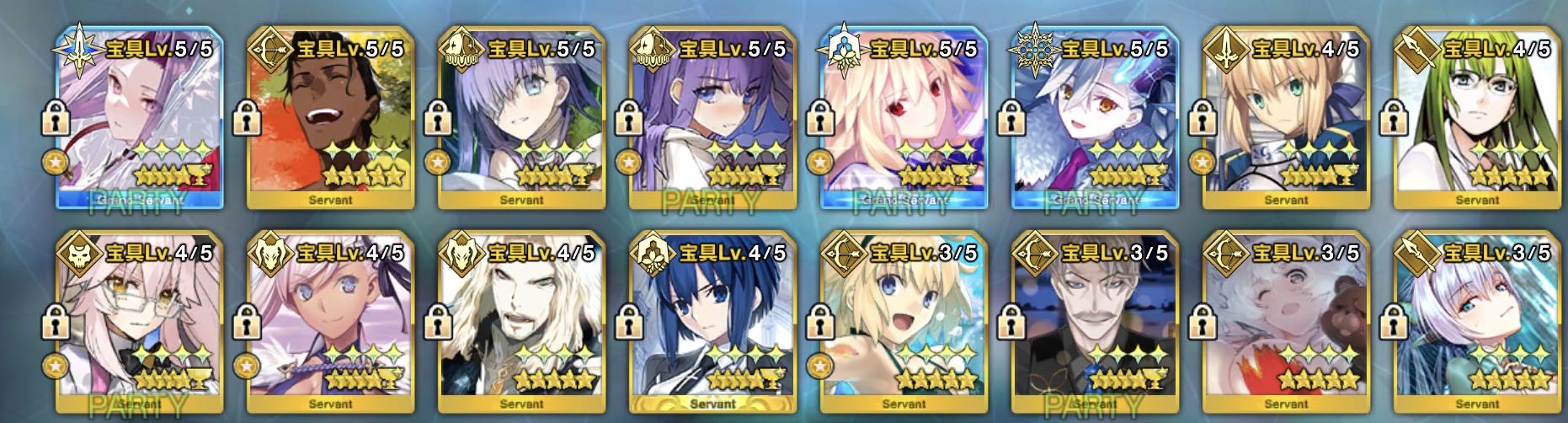This screenshot has width=1568, height=423.
Task: Choose the white-haired fur-collared Grand Servant
Action: tap(1095, 118)
